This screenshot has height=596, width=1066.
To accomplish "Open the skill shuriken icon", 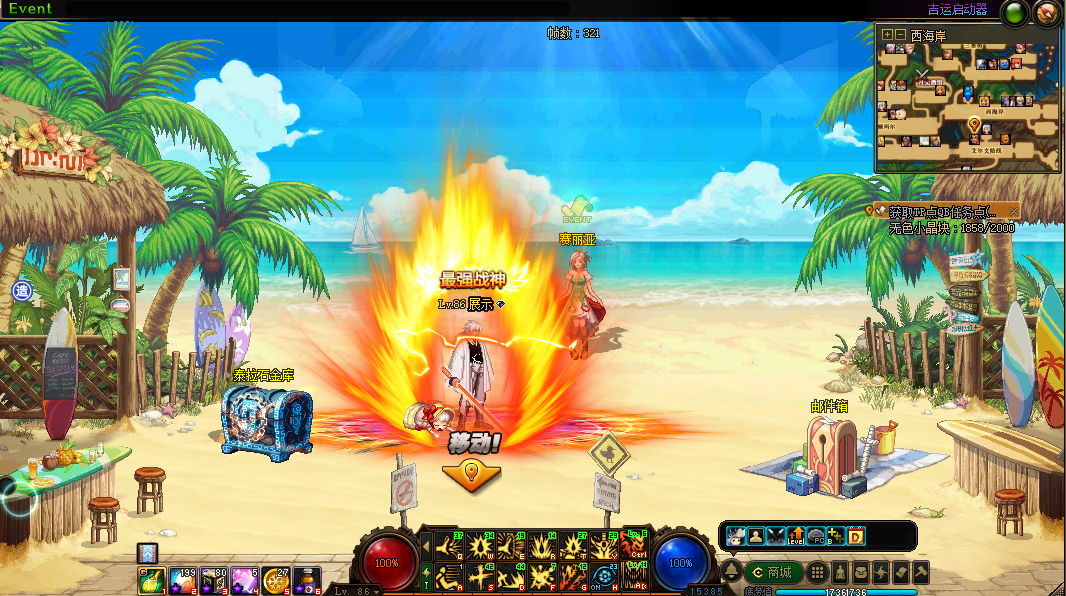I will point(880,573).
